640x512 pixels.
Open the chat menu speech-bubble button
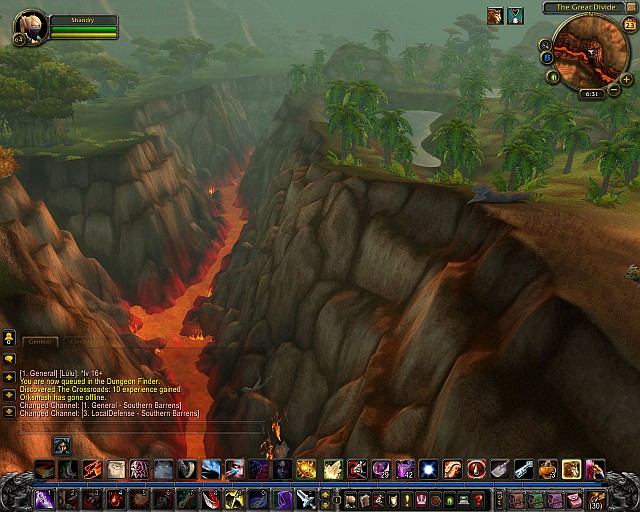[9, 358]
